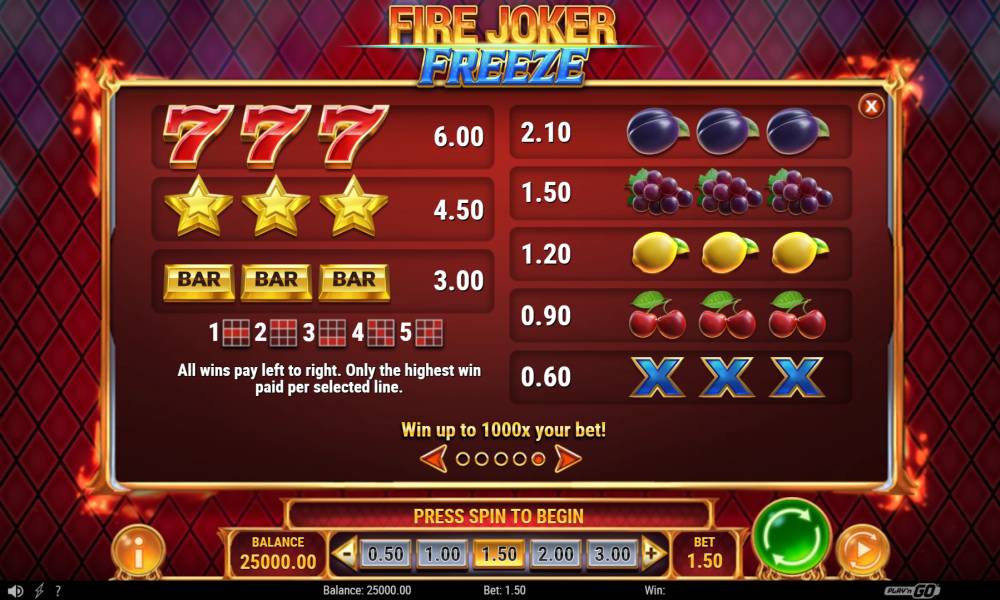Go to the previous paytable page arrow
This screenshot has width=1000, height=600.
coord(433,459)
